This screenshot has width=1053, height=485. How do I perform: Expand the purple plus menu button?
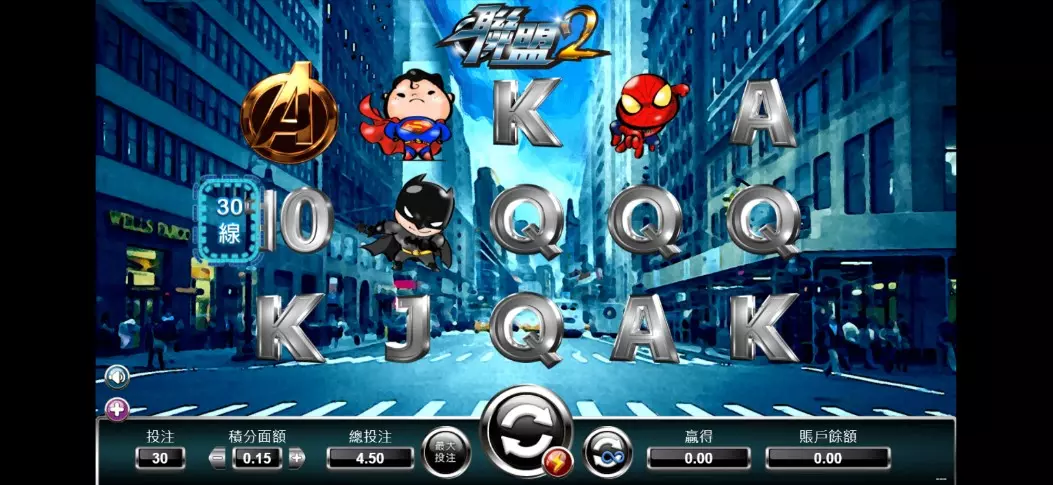click(117, 408)
